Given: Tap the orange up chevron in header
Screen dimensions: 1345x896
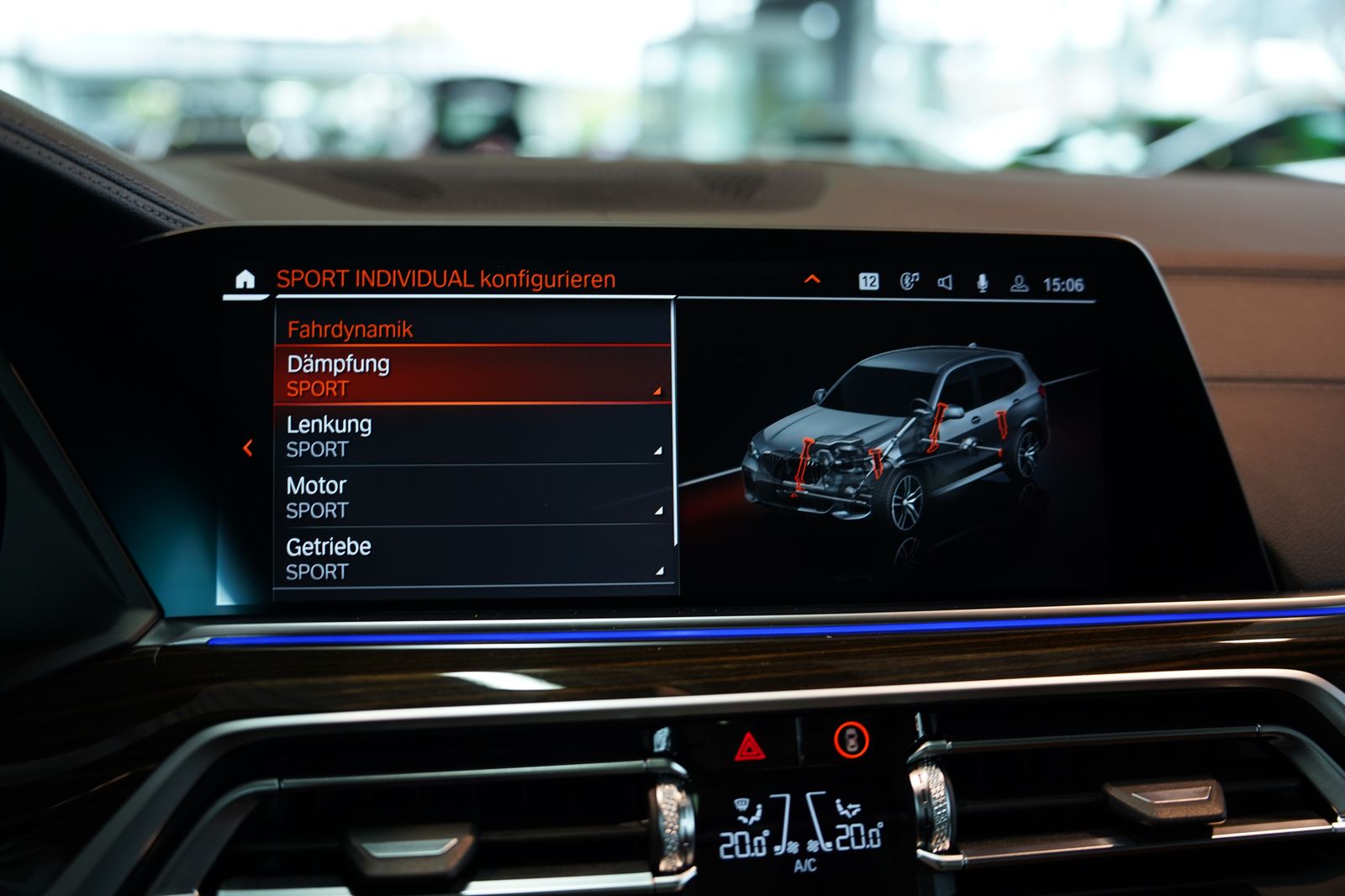Looking at the screenshot, I should click(812, 279).
